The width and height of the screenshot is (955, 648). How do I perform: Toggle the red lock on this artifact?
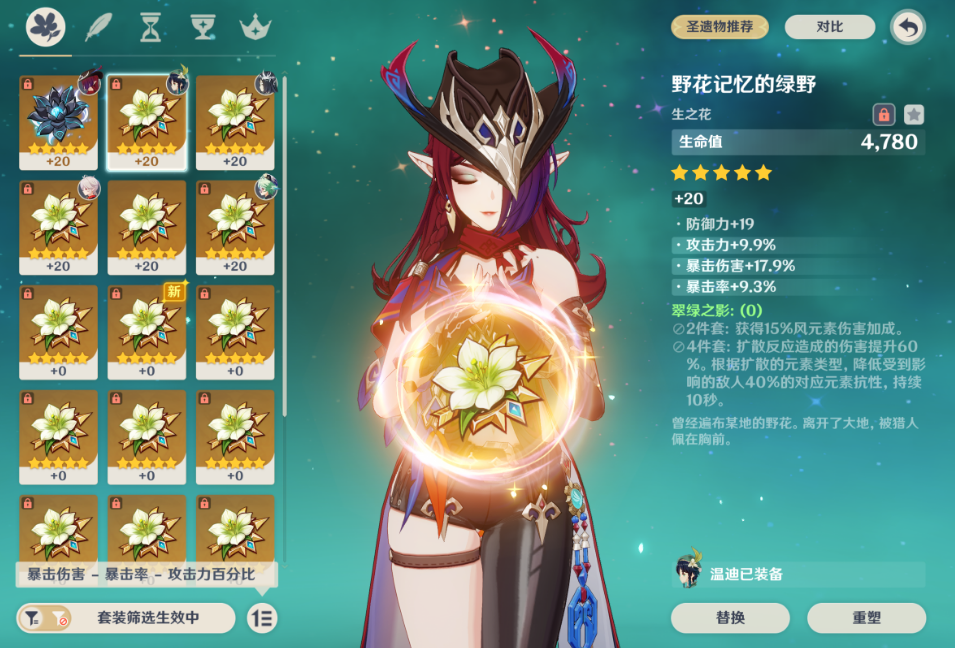click(883, 114)
